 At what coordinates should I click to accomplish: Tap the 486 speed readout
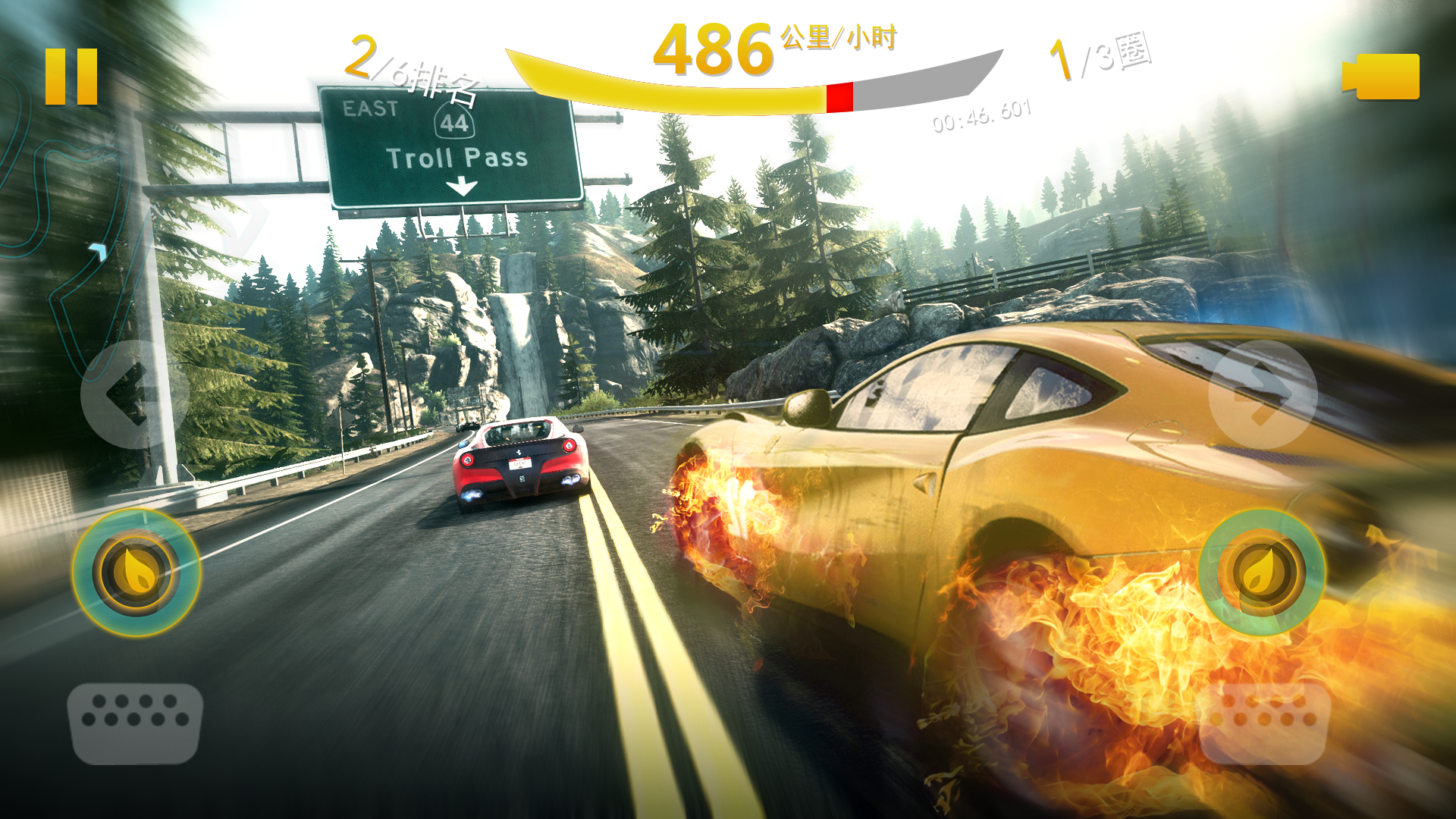[713, 49]
